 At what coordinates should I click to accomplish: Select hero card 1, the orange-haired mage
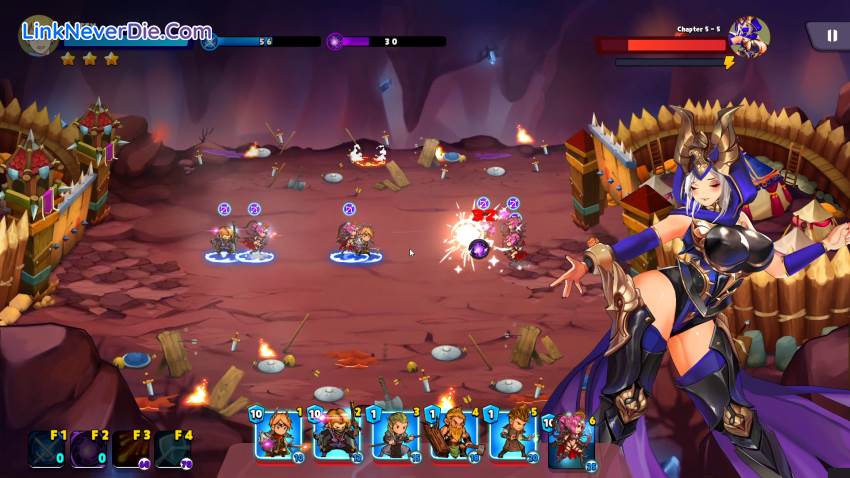[x=278, y=435]
